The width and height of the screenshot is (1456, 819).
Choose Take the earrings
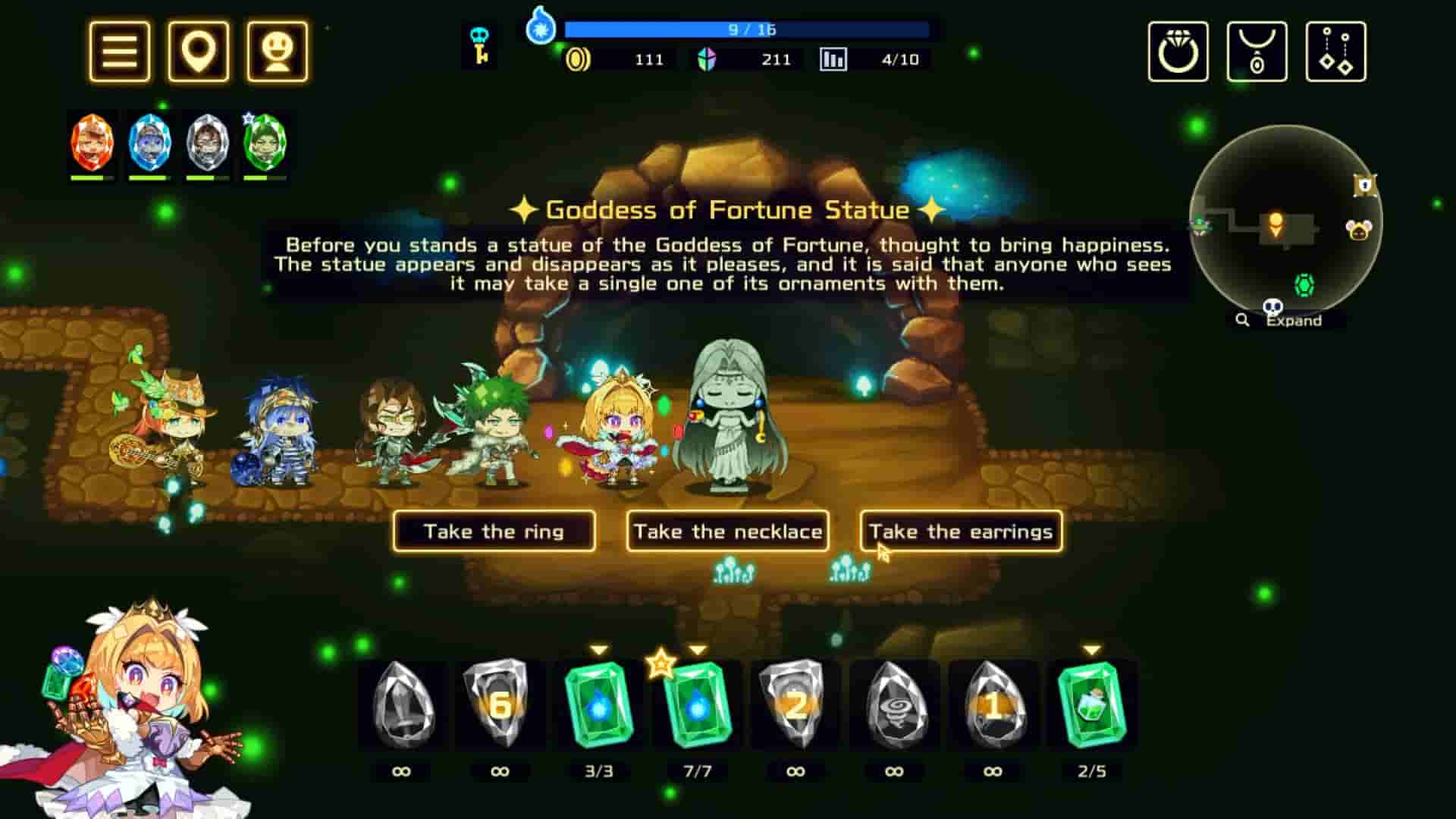click(960, 532)
